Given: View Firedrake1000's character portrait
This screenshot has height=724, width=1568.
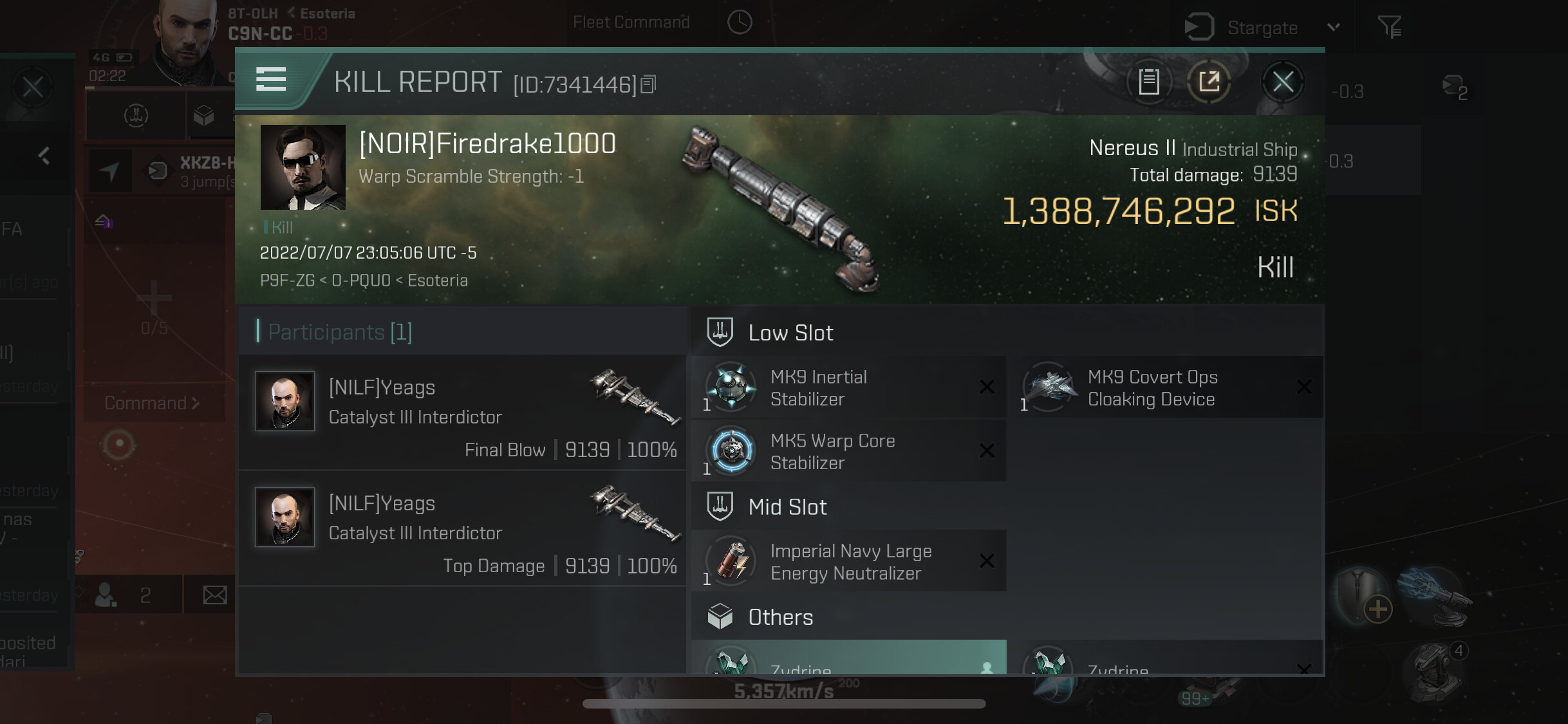Looking at the screenshot, I should pos(303,167).
